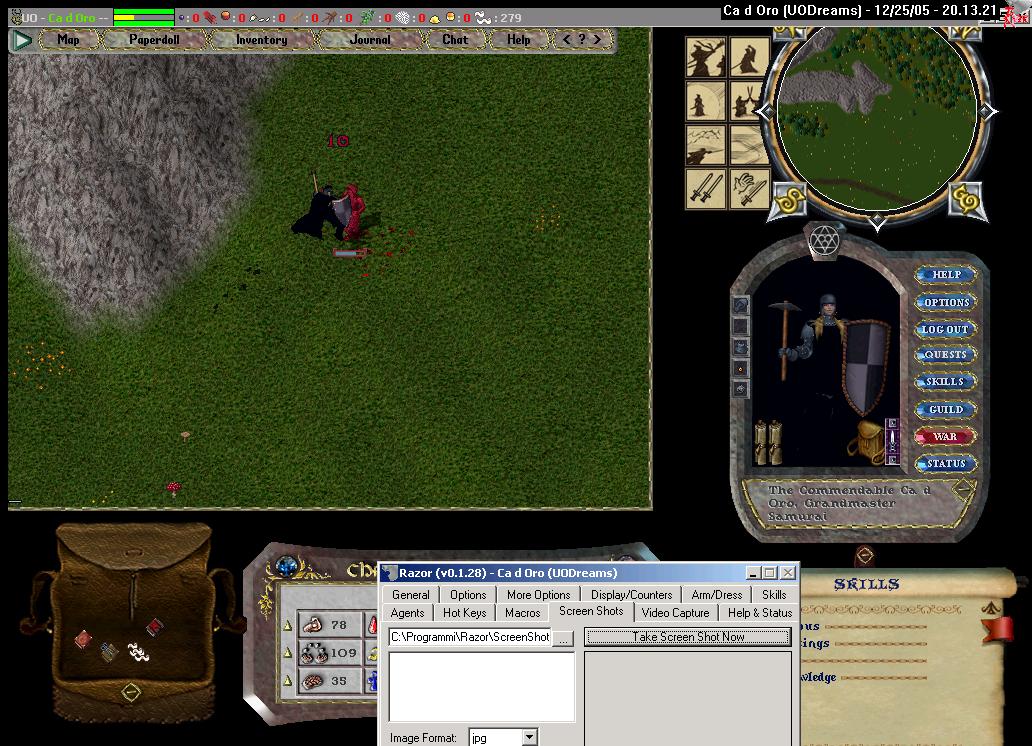Screen dimensions: 1032x746
Task: Open the Image Format dropdown
Action: click(x=529, y=738)
